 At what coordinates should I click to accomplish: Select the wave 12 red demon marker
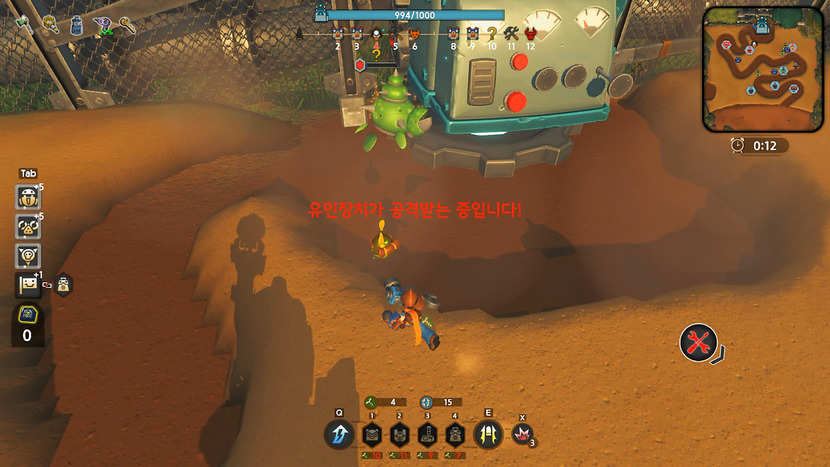point(530,33)
